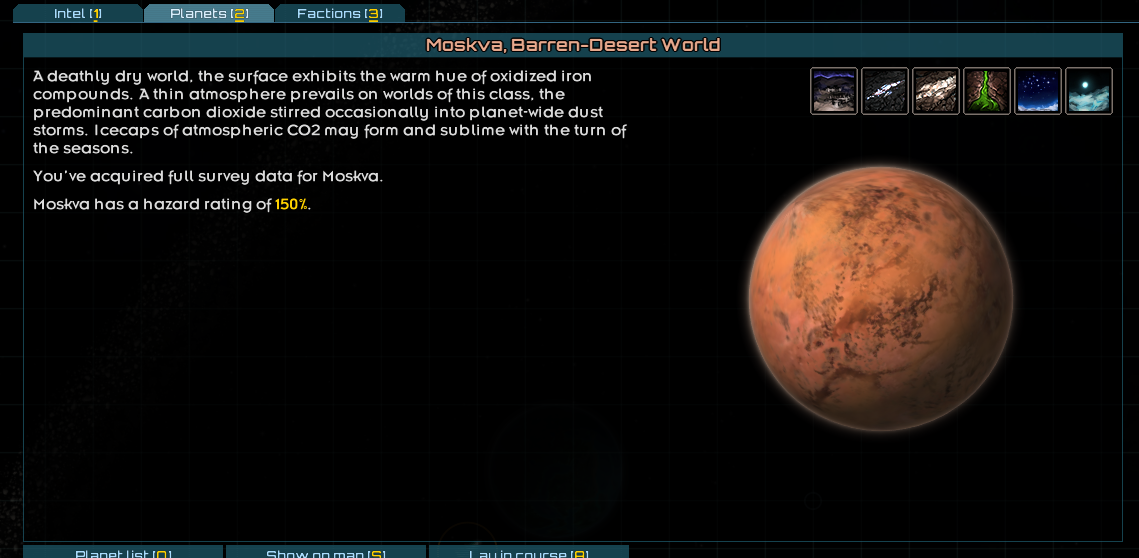Examine the cold moonlit cloud condition icon
Image resolution: width=1139 pixels, height=558 pixels.
point(1089,91)
